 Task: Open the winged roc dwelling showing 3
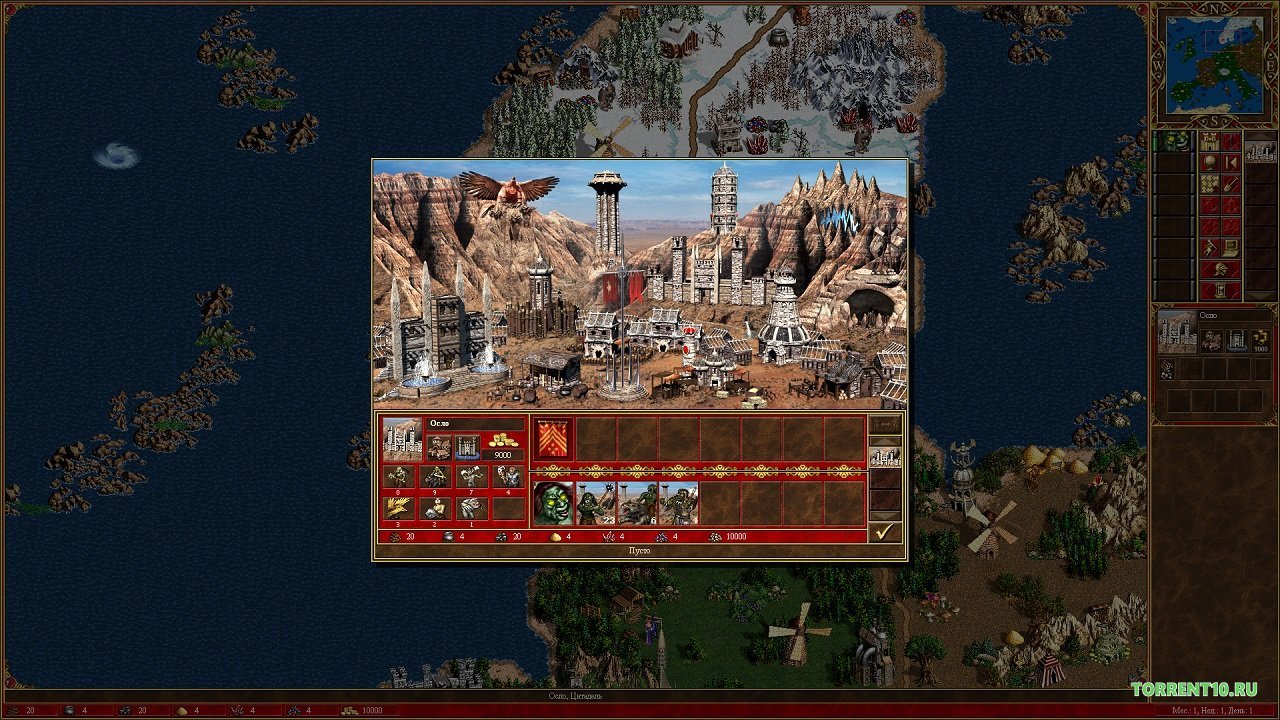400,508
